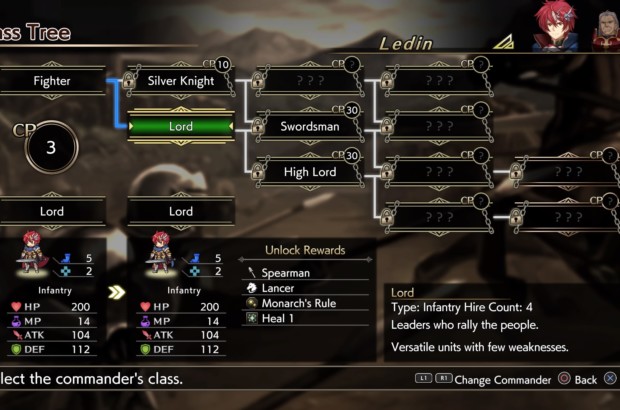Select the highlighted Lord class node

pyautogui.click(x=181, y=127)
